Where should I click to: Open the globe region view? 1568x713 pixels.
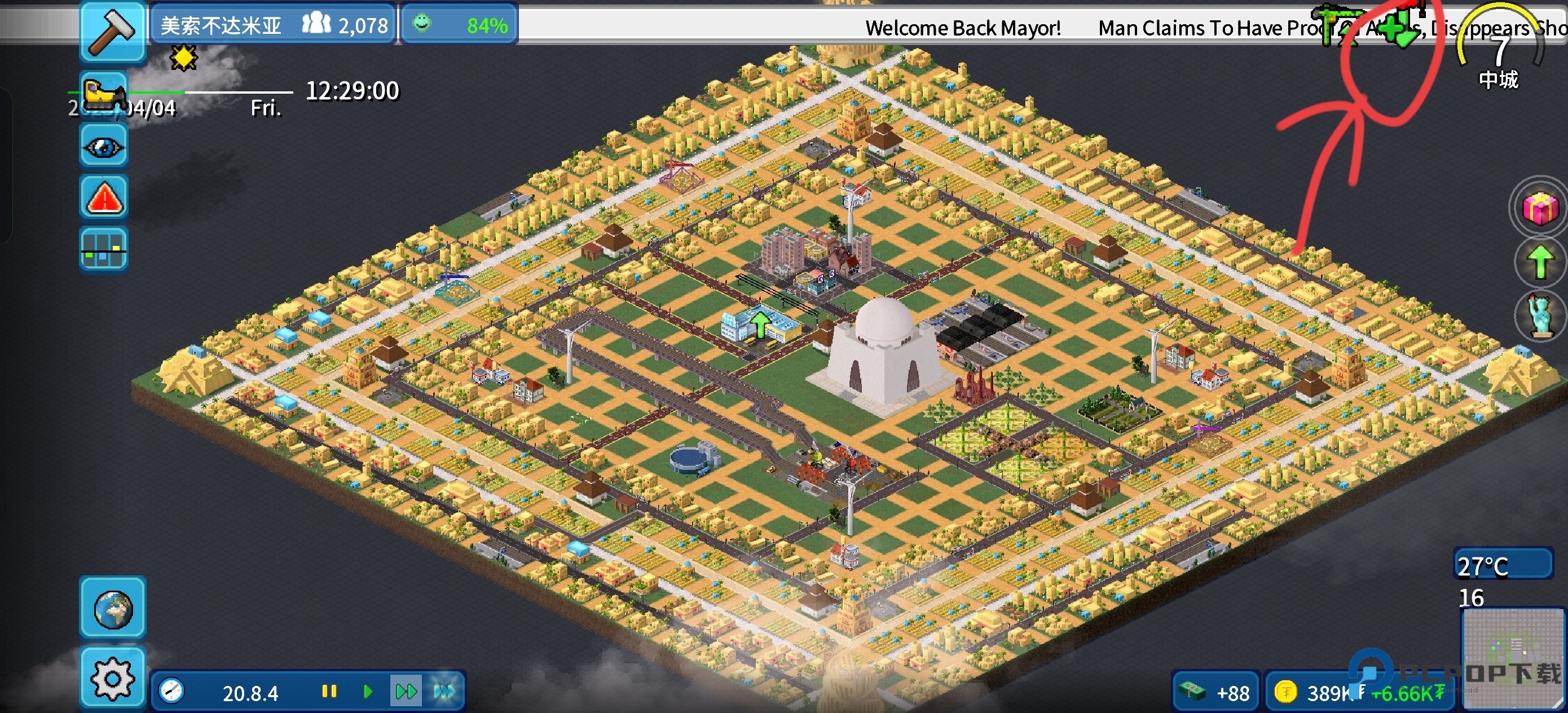pos(113,608)
